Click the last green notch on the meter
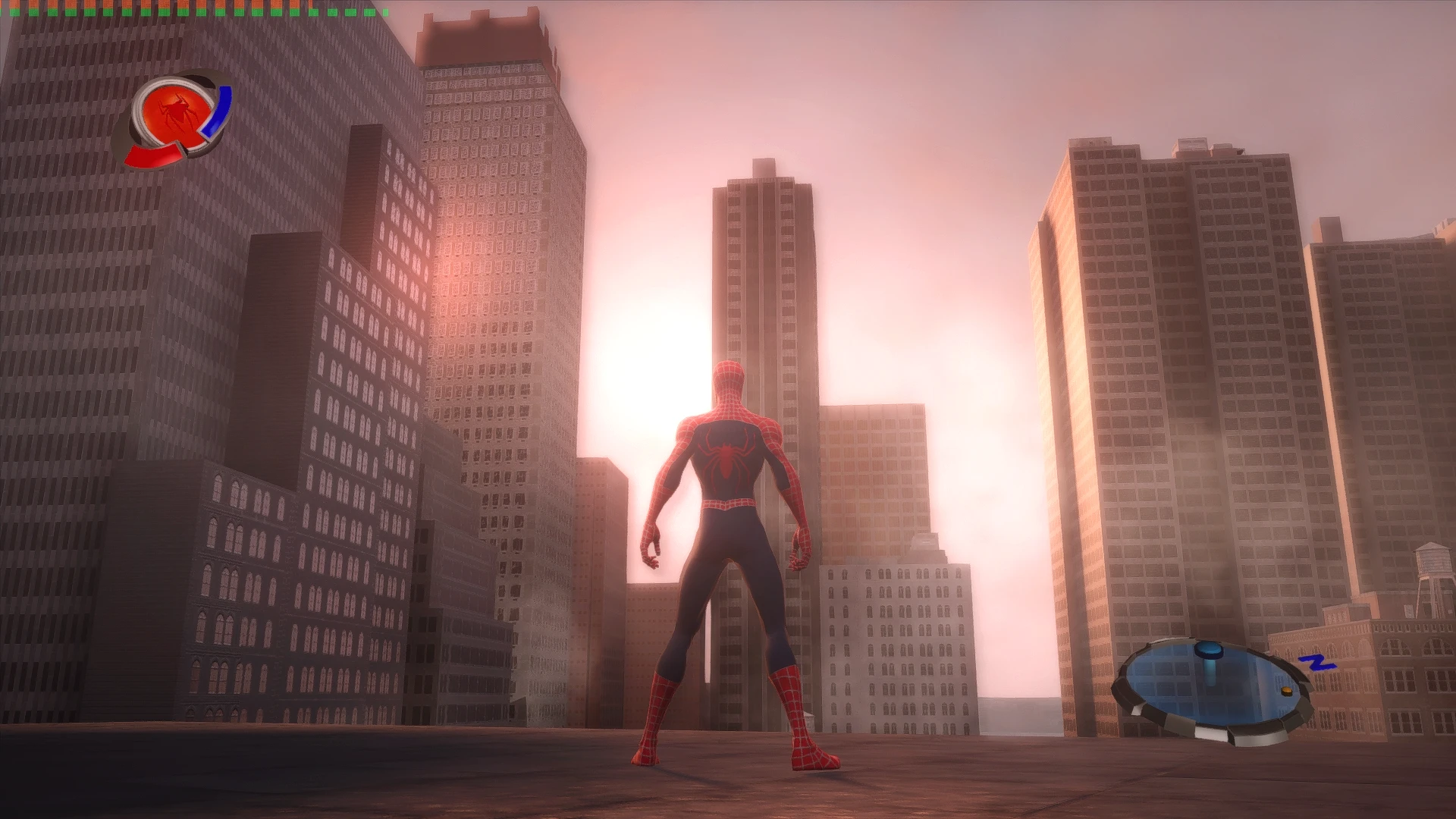 386,12
